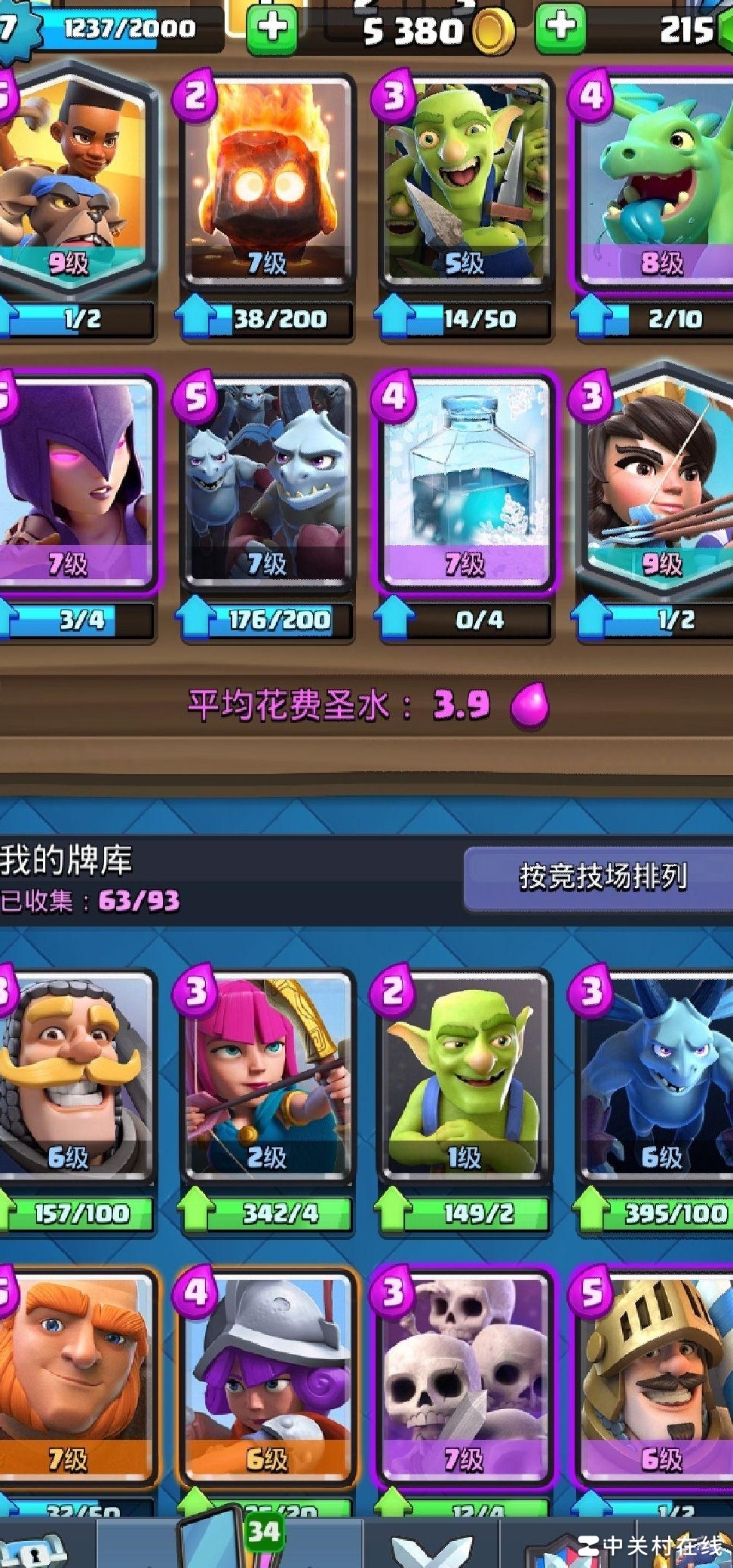Choose the Minion Horde card
The image size is (733, 1568).
pyautogui.click(x=266, y=482)
